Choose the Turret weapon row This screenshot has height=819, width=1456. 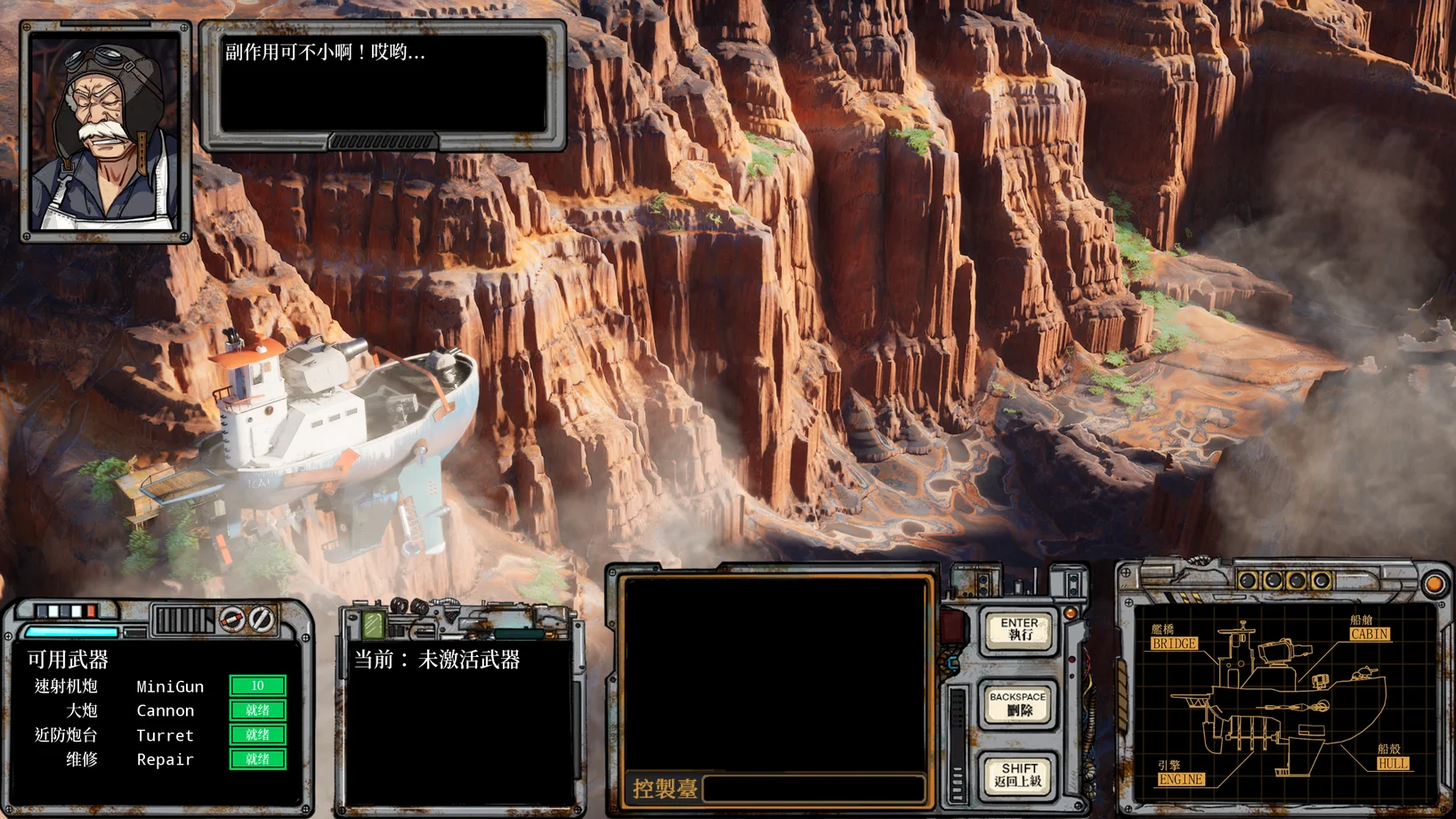coord(160,735)
